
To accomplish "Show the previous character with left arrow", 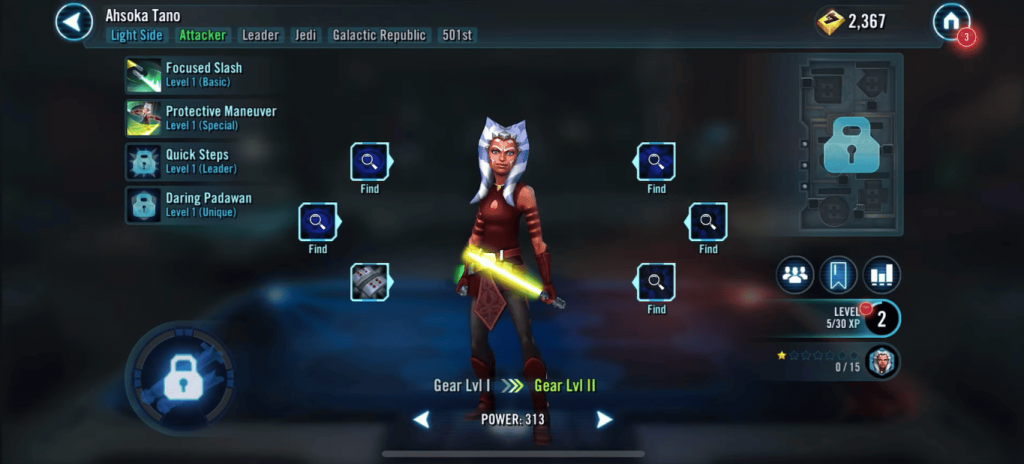I will pyautogui.click(x=422, y=420).
